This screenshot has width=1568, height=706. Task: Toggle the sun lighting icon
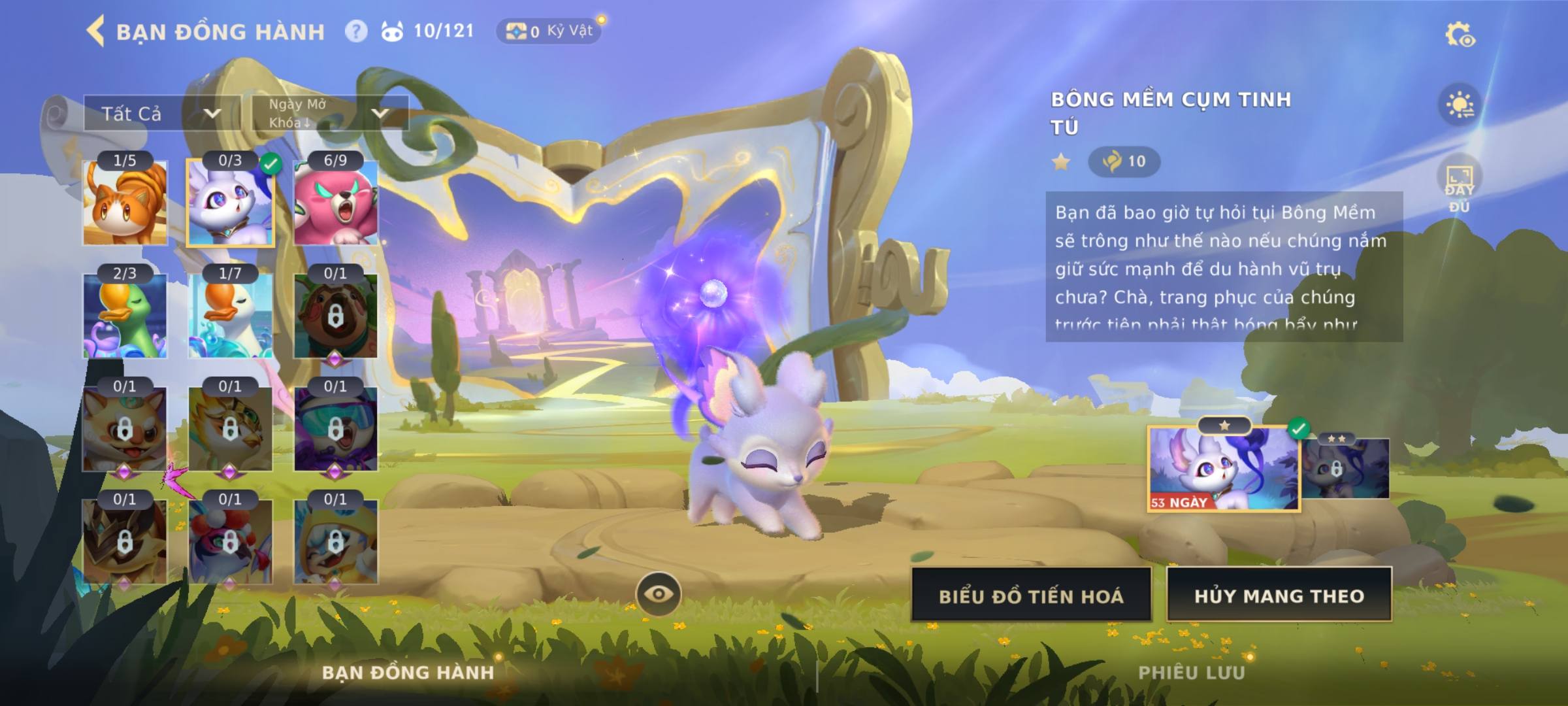(x=1460, y=105)
